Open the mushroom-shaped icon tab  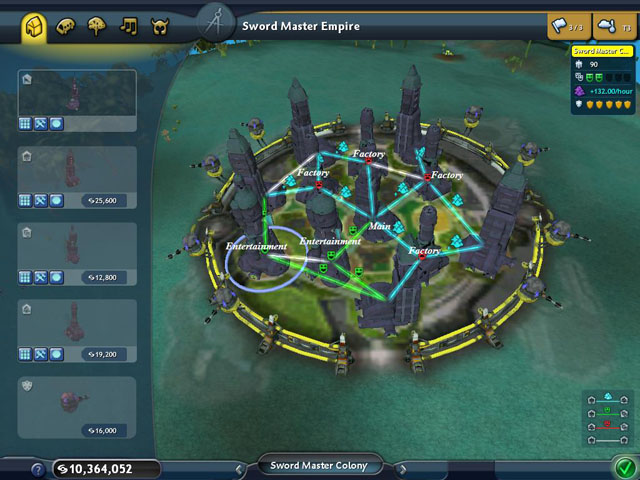97,27
